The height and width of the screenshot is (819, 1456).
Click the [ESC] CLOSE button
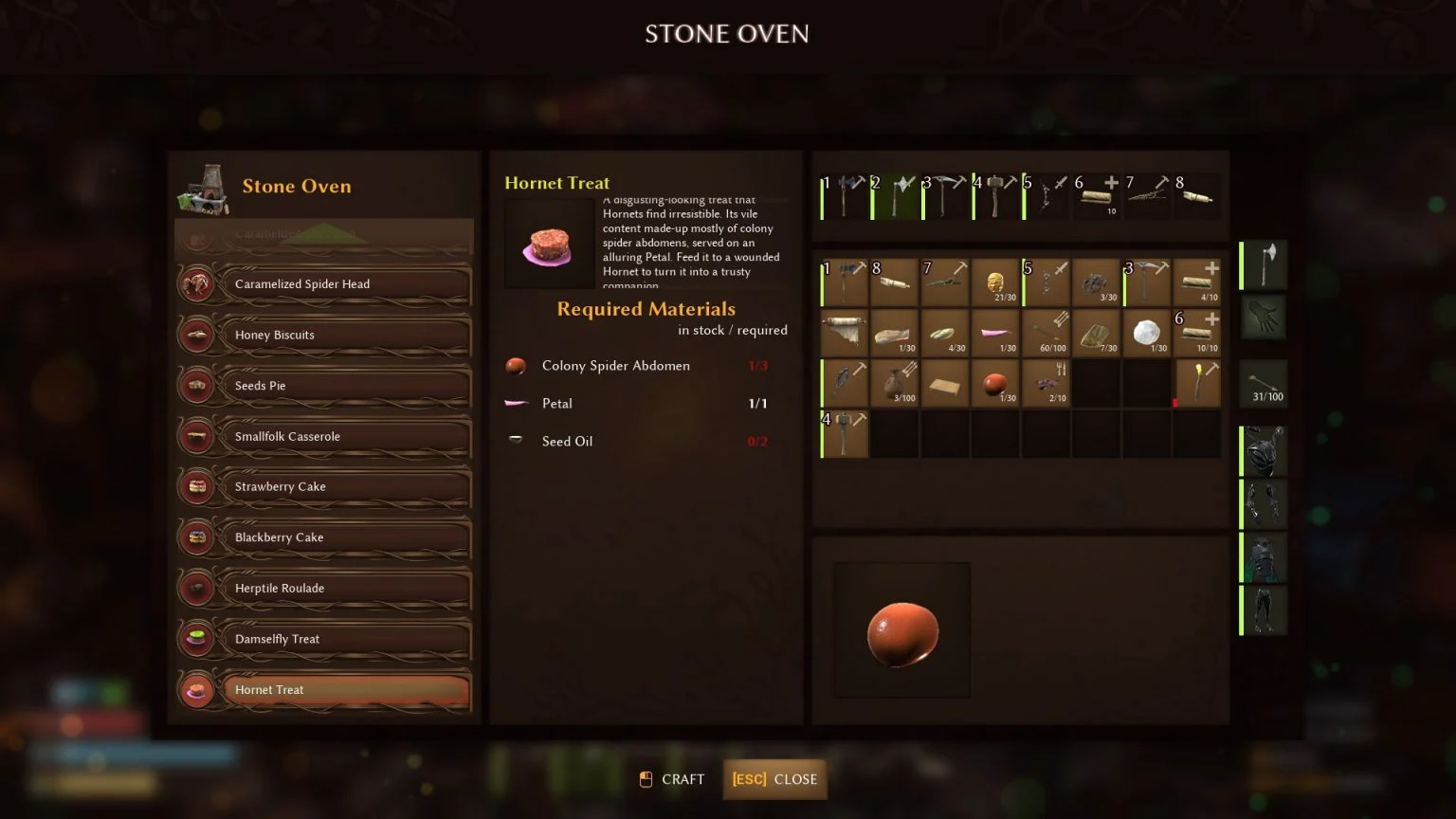click(774, 779)
